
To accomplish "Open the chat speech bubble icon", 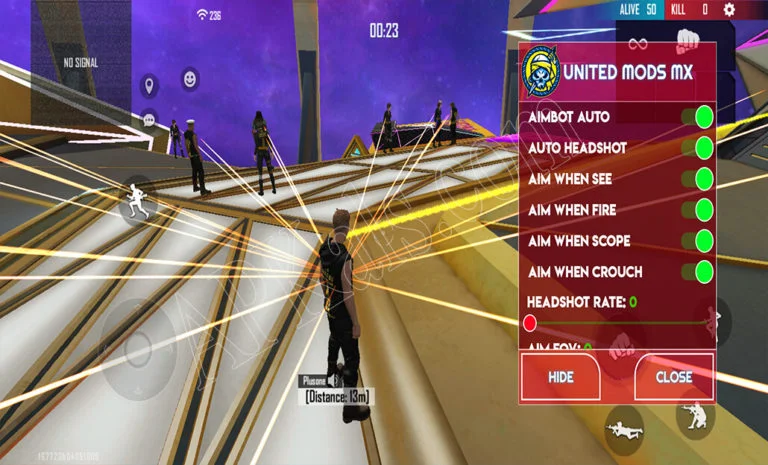I will tap(149, 119).
